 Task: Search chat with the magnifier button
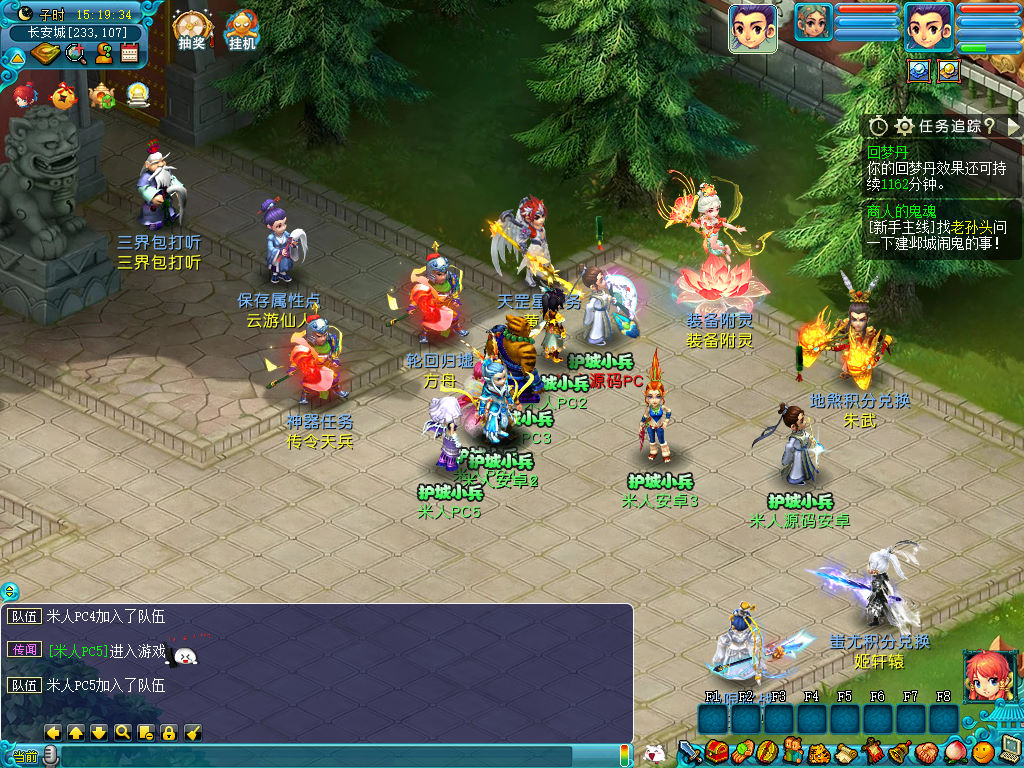pyautogui.click(x=122, y=732)
